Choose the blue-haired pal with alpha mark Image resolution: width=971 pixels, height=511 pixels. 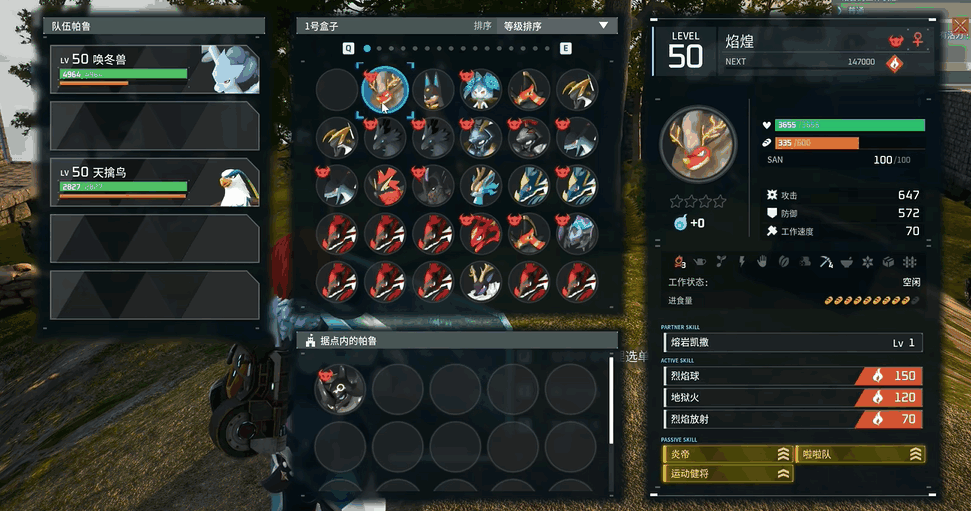(482, 90)
